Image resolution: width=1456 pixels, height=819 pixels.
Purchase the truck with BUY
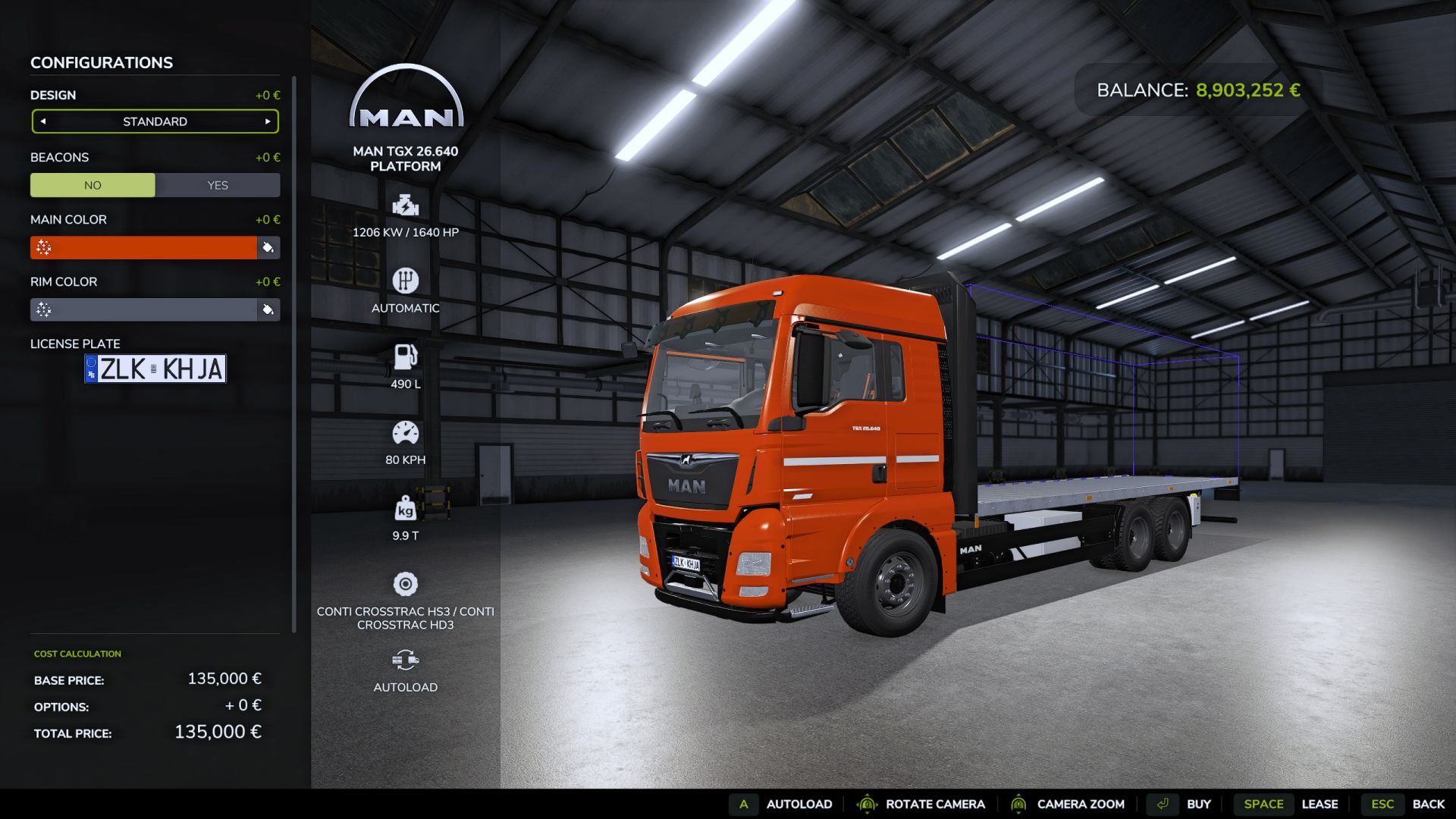[1199, 804]
